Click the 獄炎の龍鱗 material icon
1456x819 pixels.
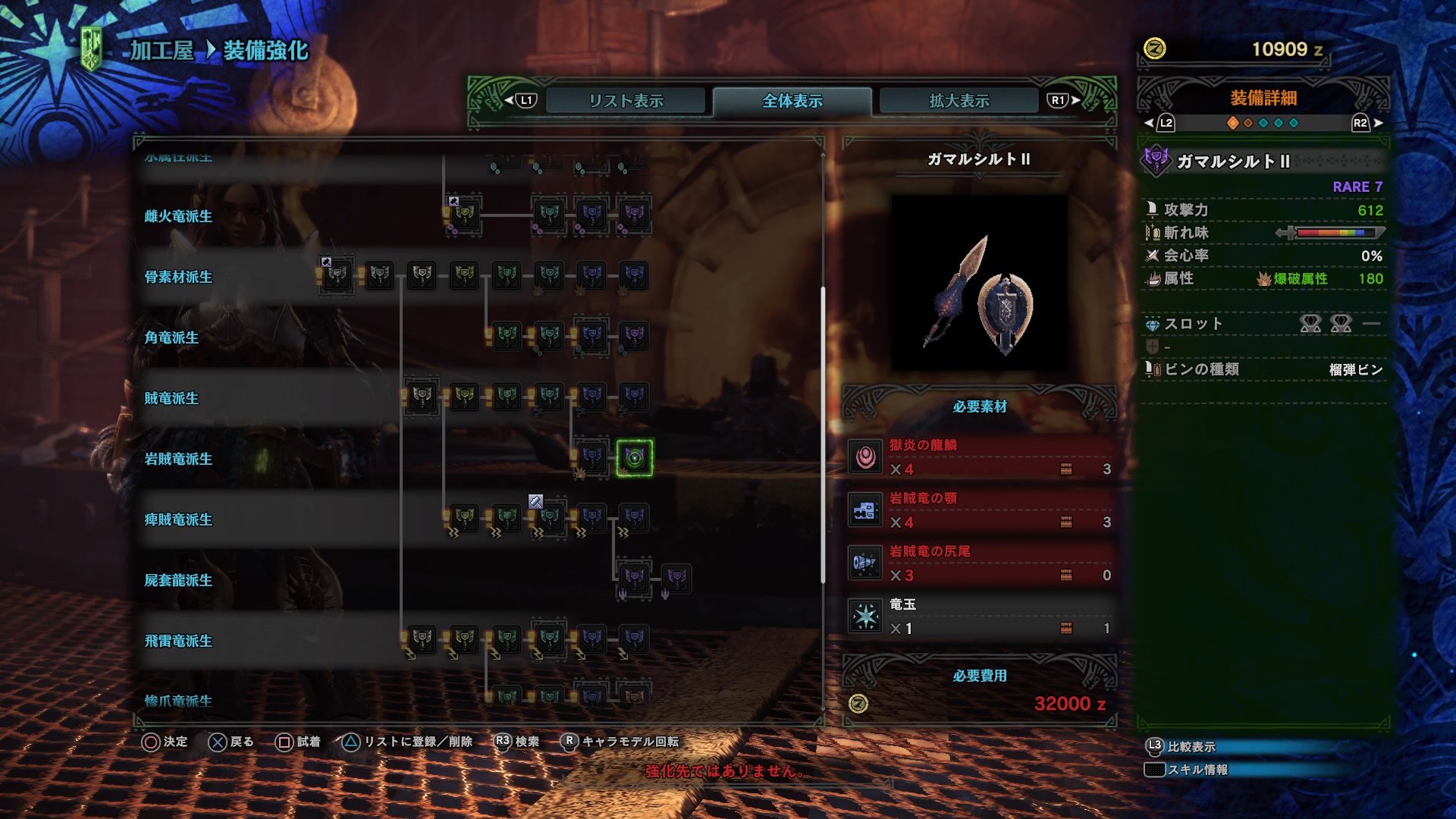[867, 458]
